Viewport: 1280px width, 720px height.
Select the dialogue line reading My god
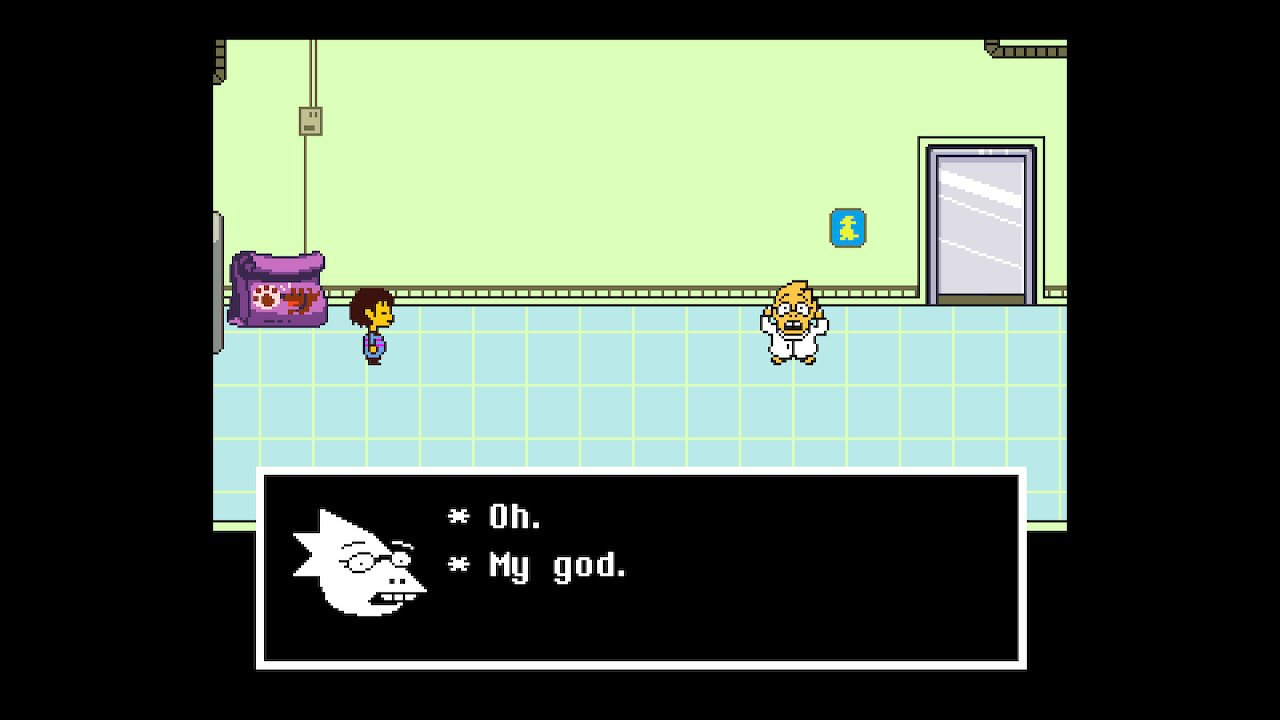[553, 565]
